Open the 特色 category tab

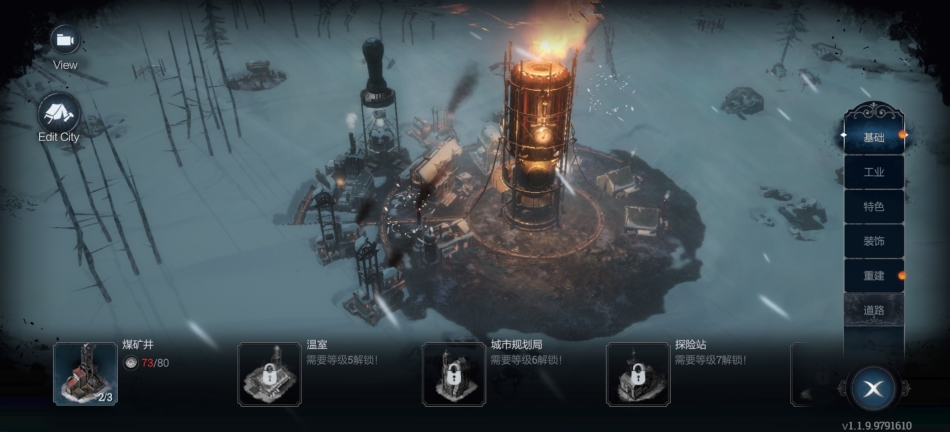[x=873, y=206]
